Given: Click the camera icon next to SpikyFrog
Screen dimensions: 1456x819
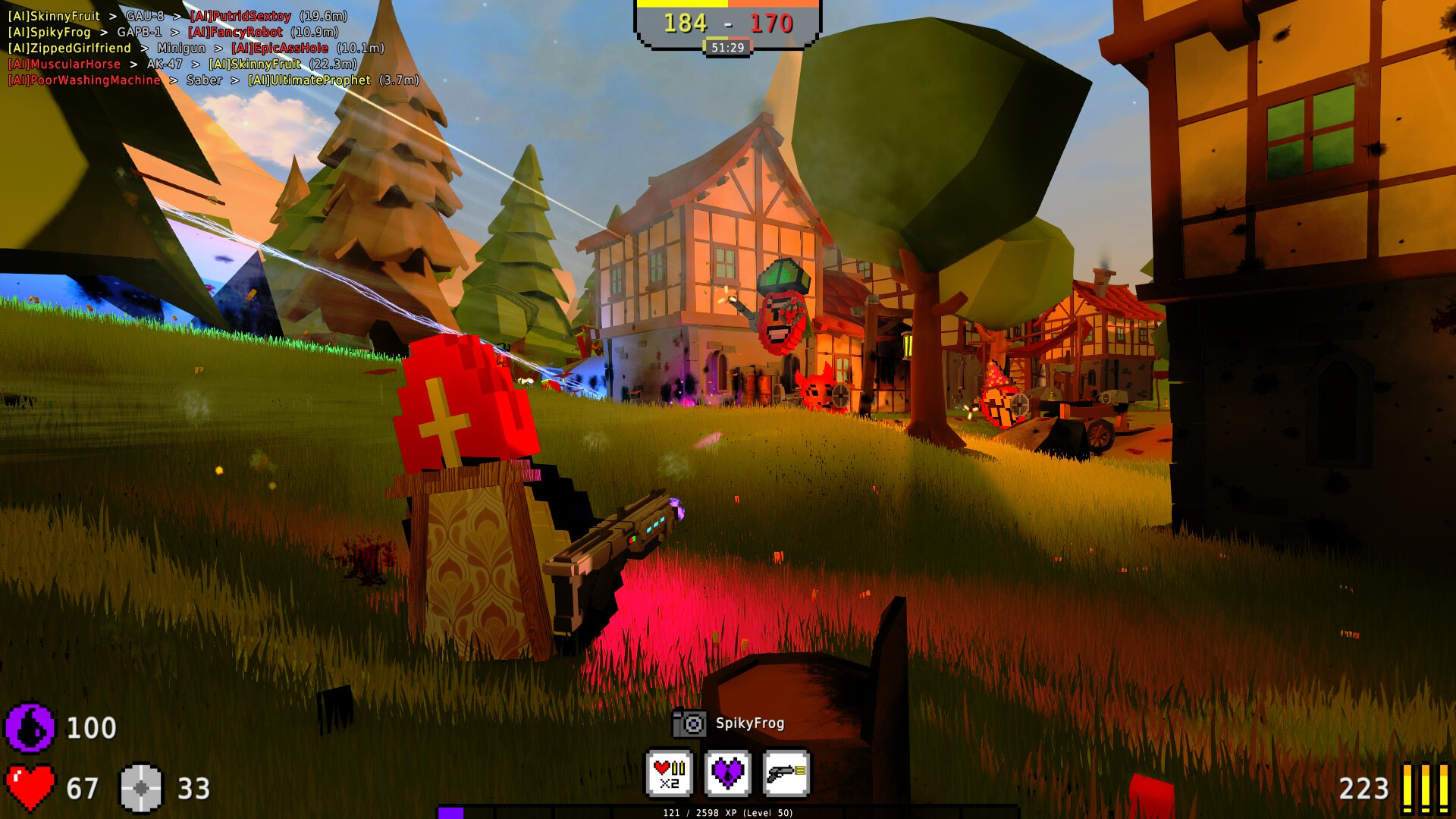Looking at the screenshot, I should tap(689, 724).
